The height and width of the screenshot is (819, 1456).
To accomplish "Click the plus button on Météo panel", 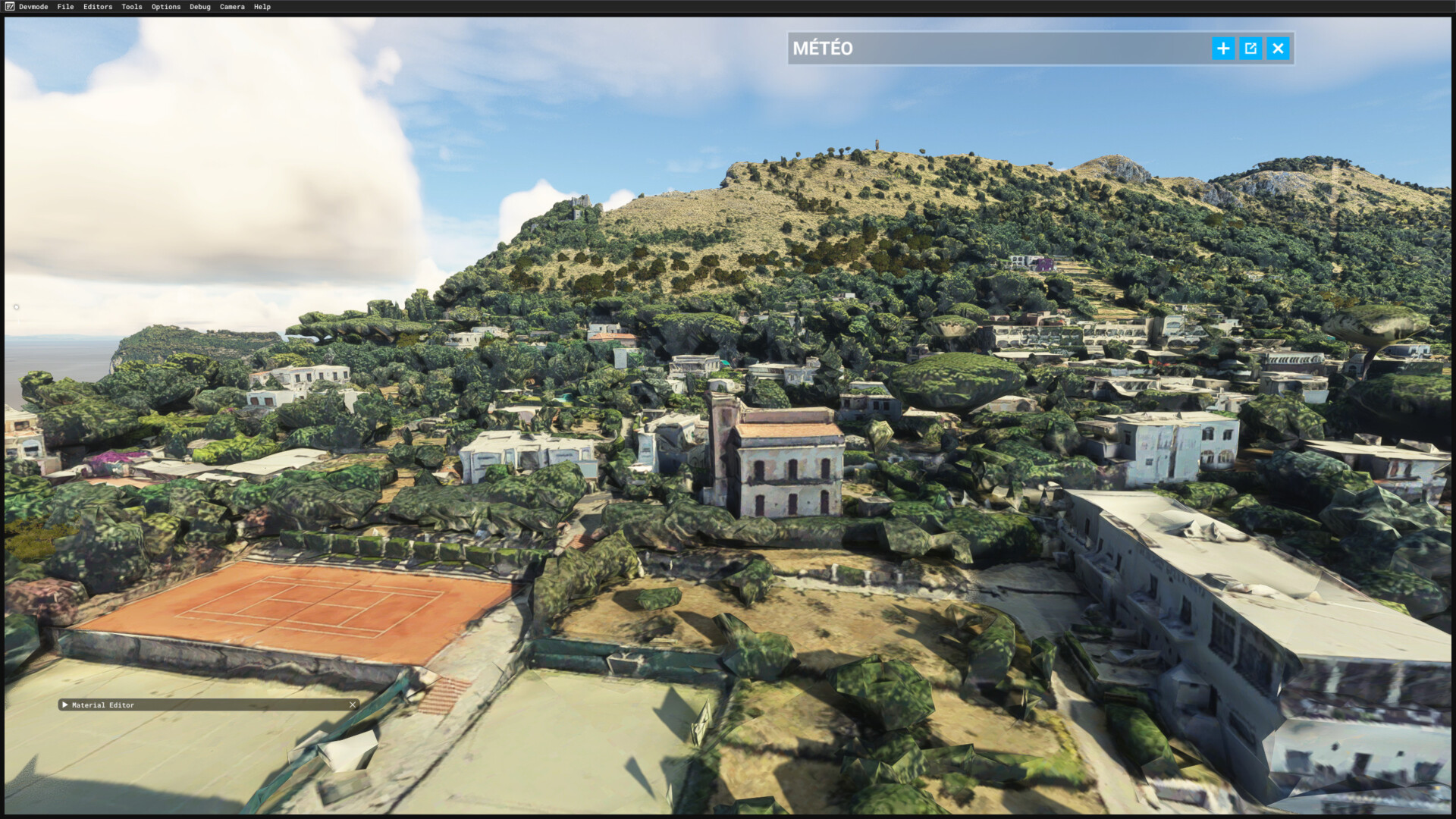I will pyautogui.click(x=1223, y=49).
